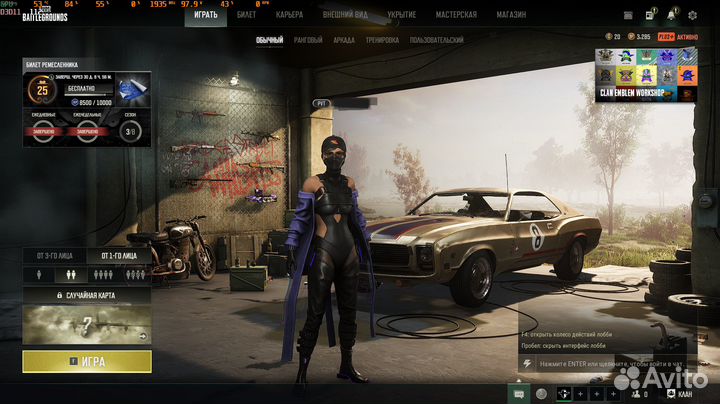Open the БИЛЕТ tab in the top menu
The height and width of the screenshot is (404, 720).
click(x=247, y=15)
